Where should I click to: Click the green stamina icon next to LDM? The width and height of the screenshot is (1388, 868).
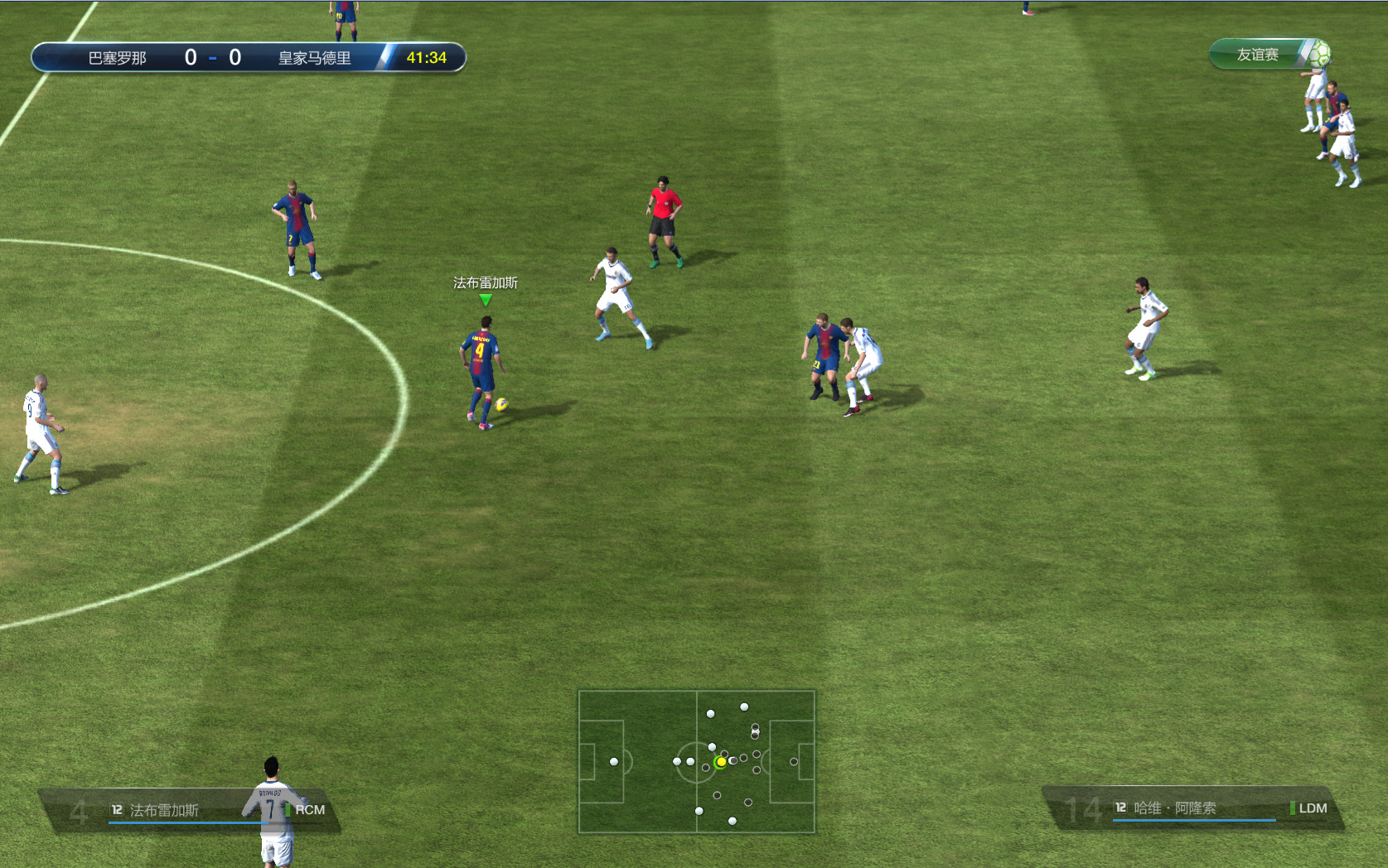(x=1294, y=808)
